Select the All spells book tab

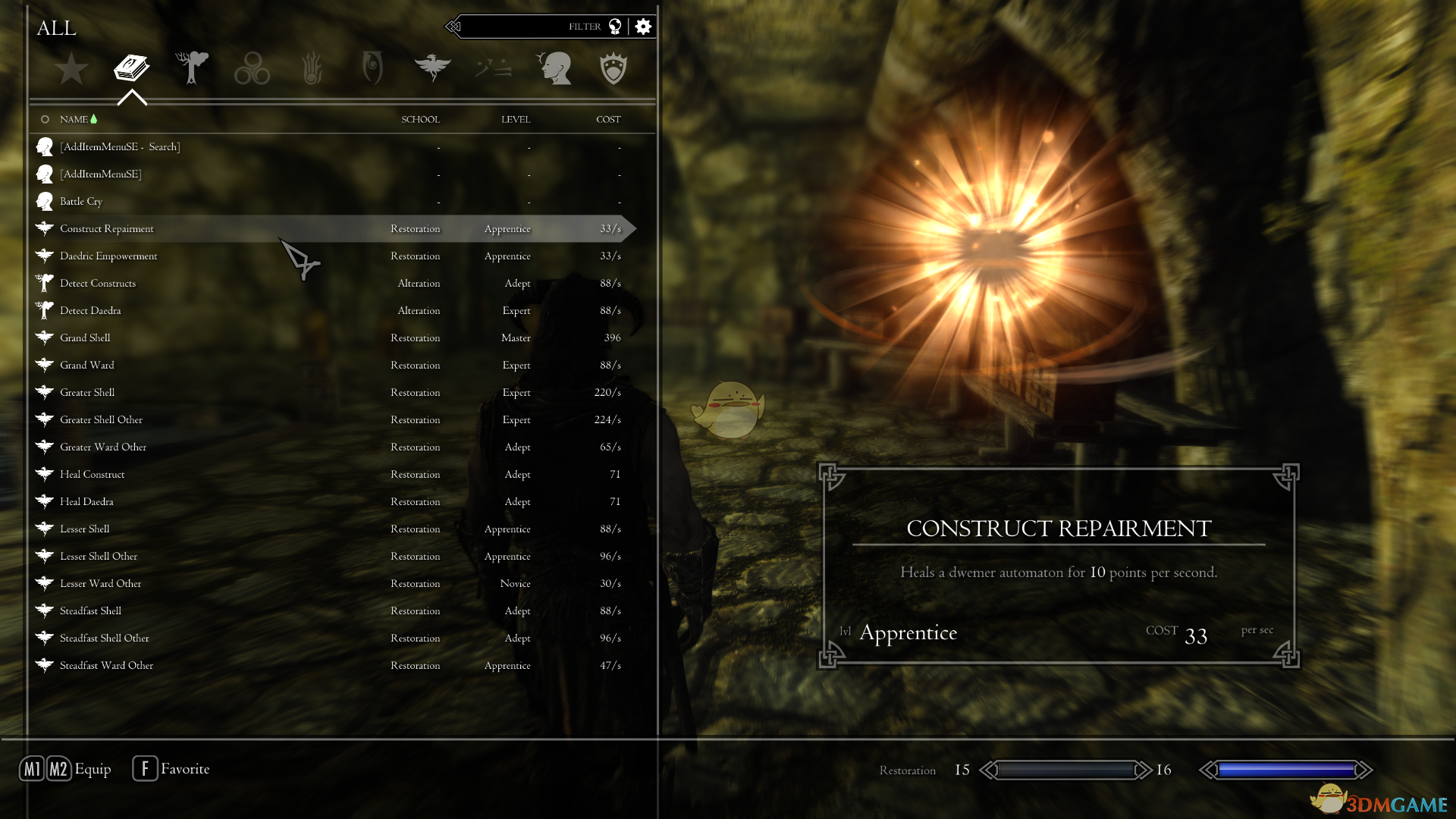point(131,68)
